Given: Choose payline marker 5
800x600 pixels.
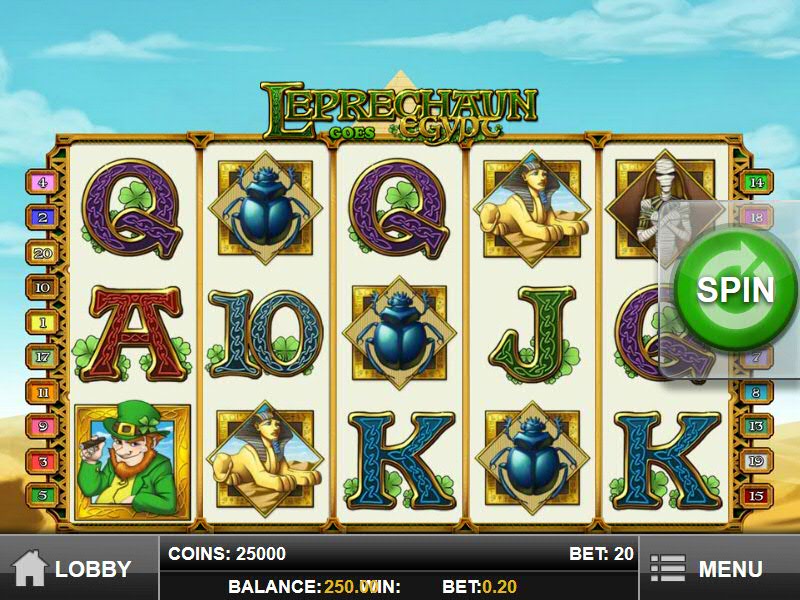Looking at the screenshot, I should coord(43,494).
